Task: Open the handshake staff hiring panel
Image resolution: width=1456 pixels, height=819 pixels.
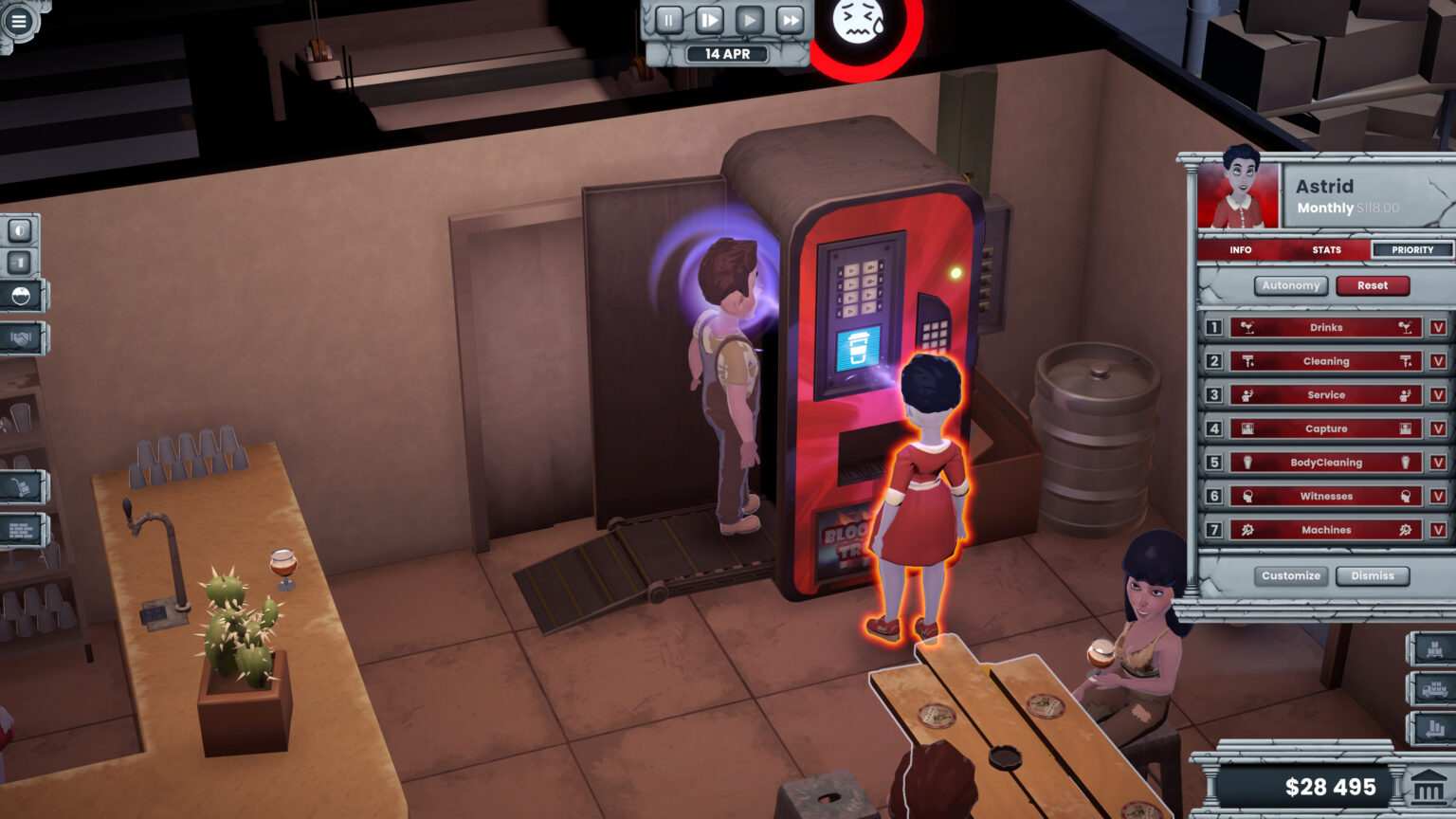Action: pos(22,337)
